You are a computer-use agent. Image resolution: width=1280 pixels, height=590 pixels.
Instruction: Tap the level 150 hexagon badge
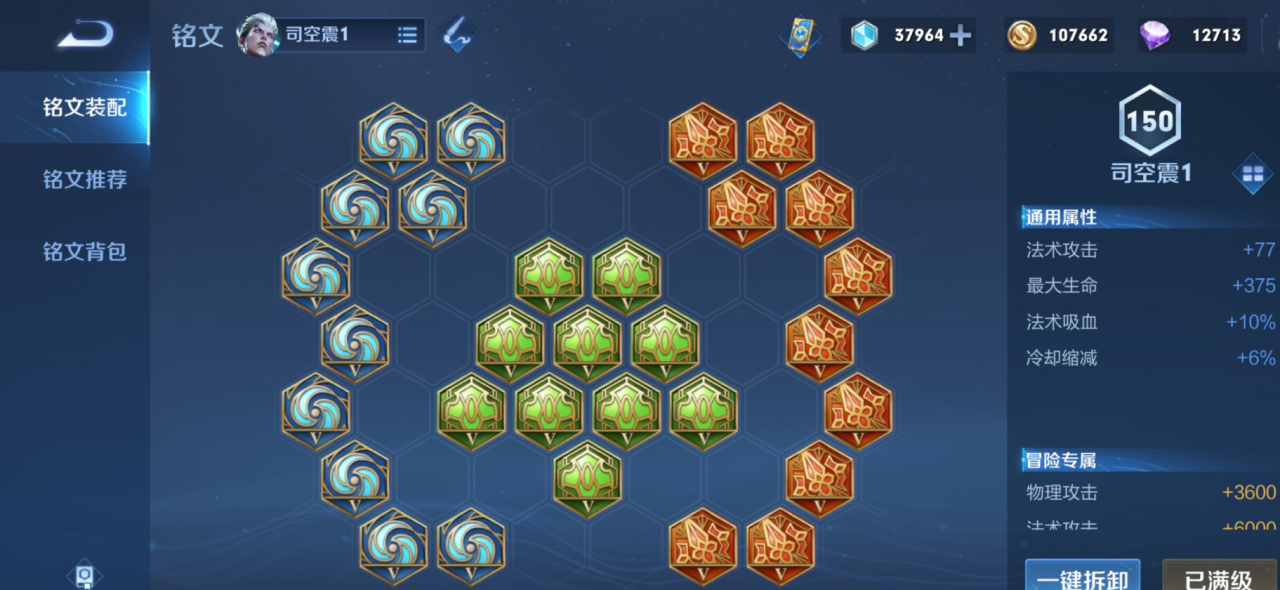[1150, 122]
